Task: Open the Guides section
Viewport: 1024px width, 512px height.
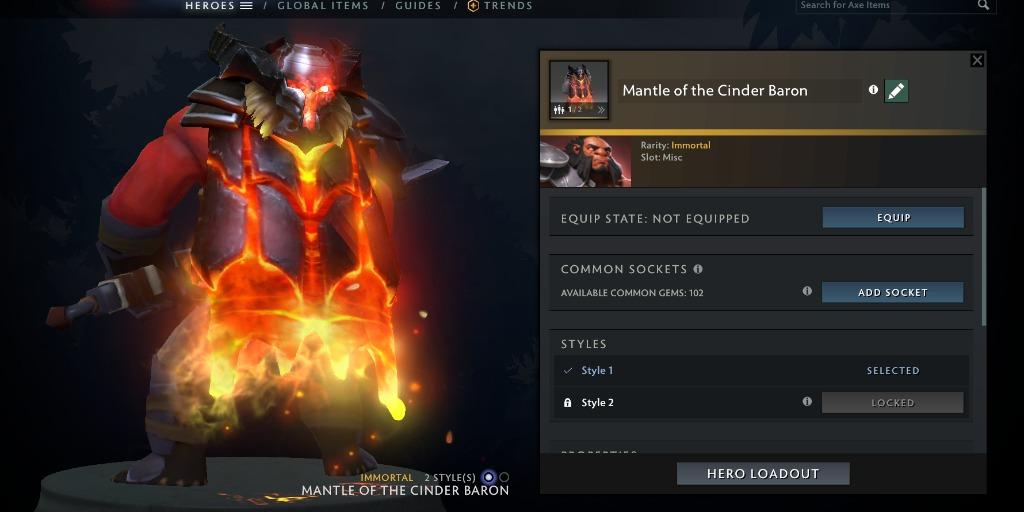Action: (418, 6)
